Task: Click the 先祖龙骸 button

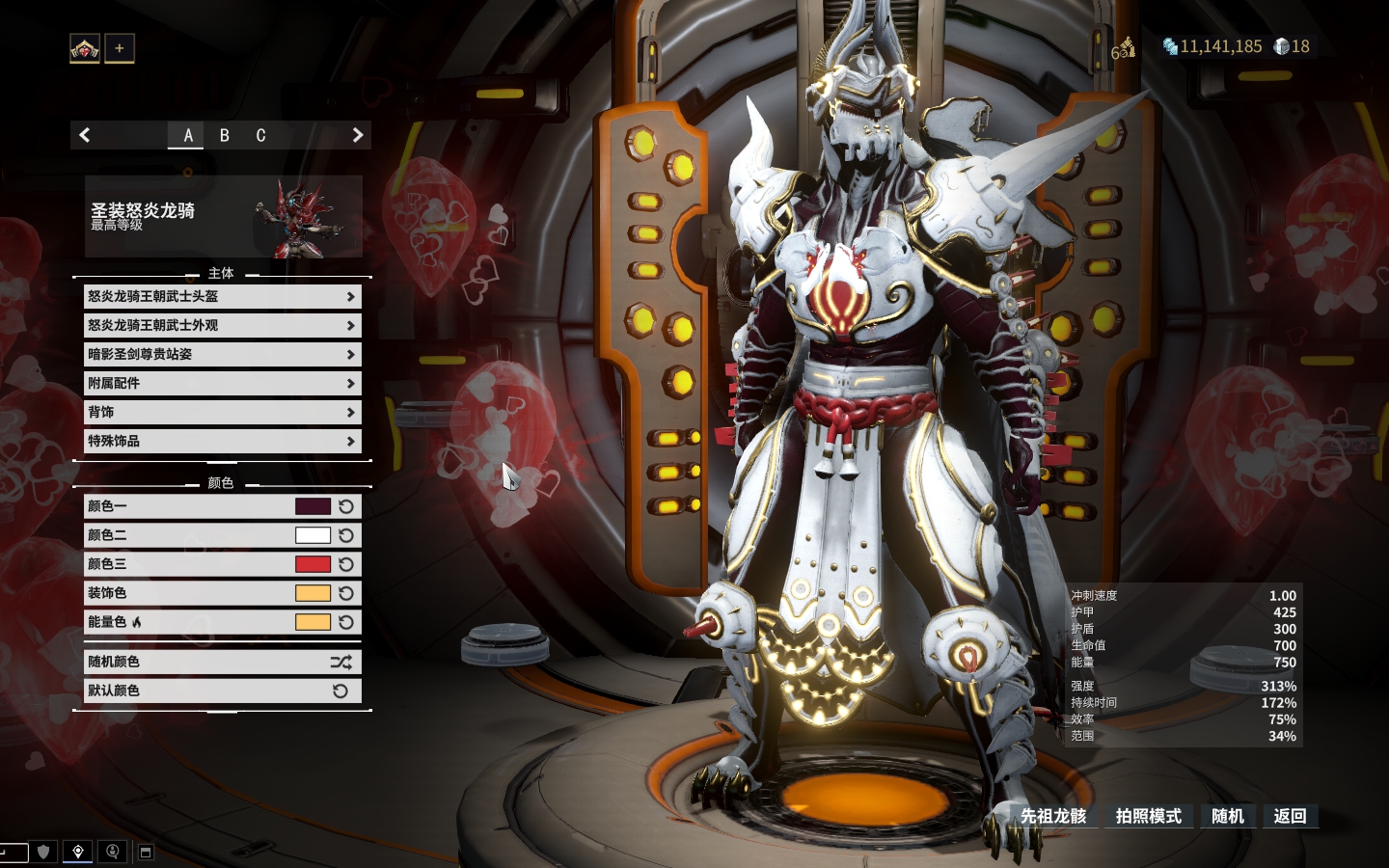Action: click(x=1053, y=817)
